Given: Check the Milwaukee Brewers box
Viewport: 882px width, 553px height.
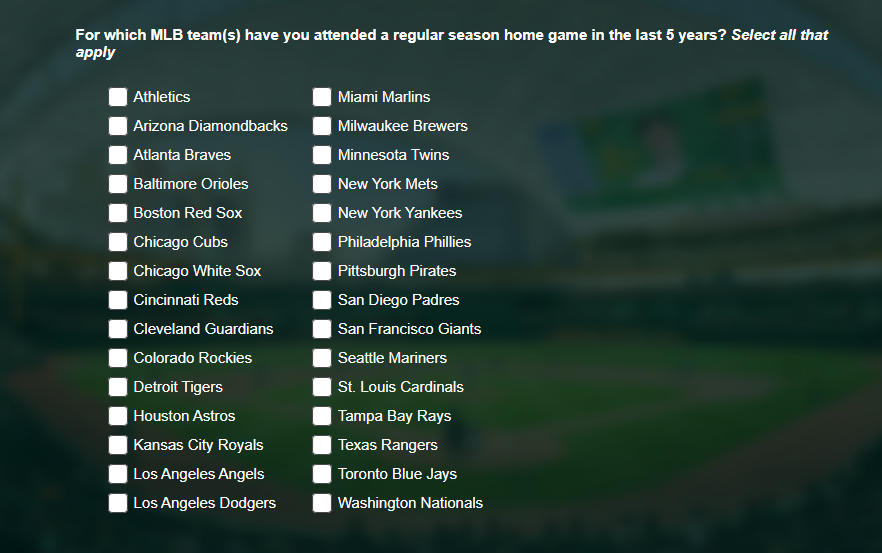Looking at the screenshot, I should [x=322, y=126].
